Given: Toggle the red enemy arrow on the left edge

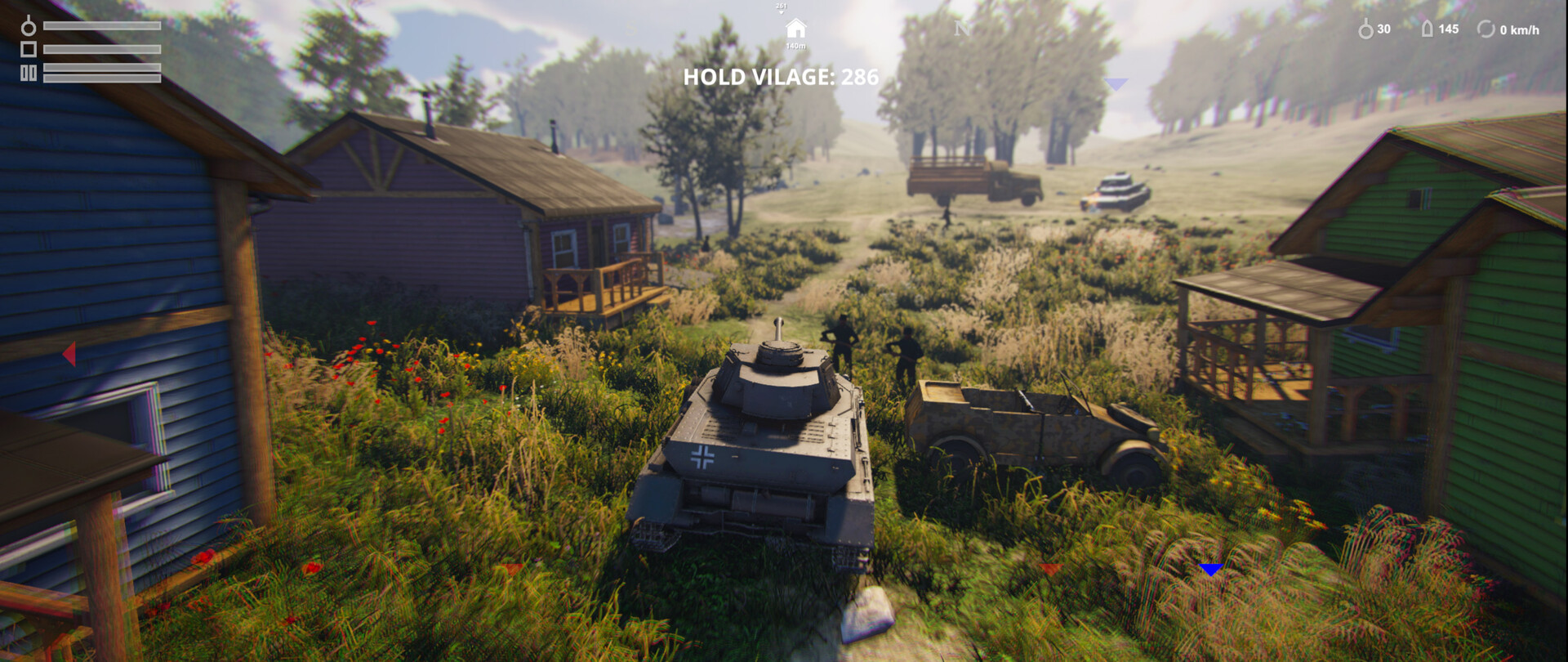Looking at the screenshot, I should (69, 353).
